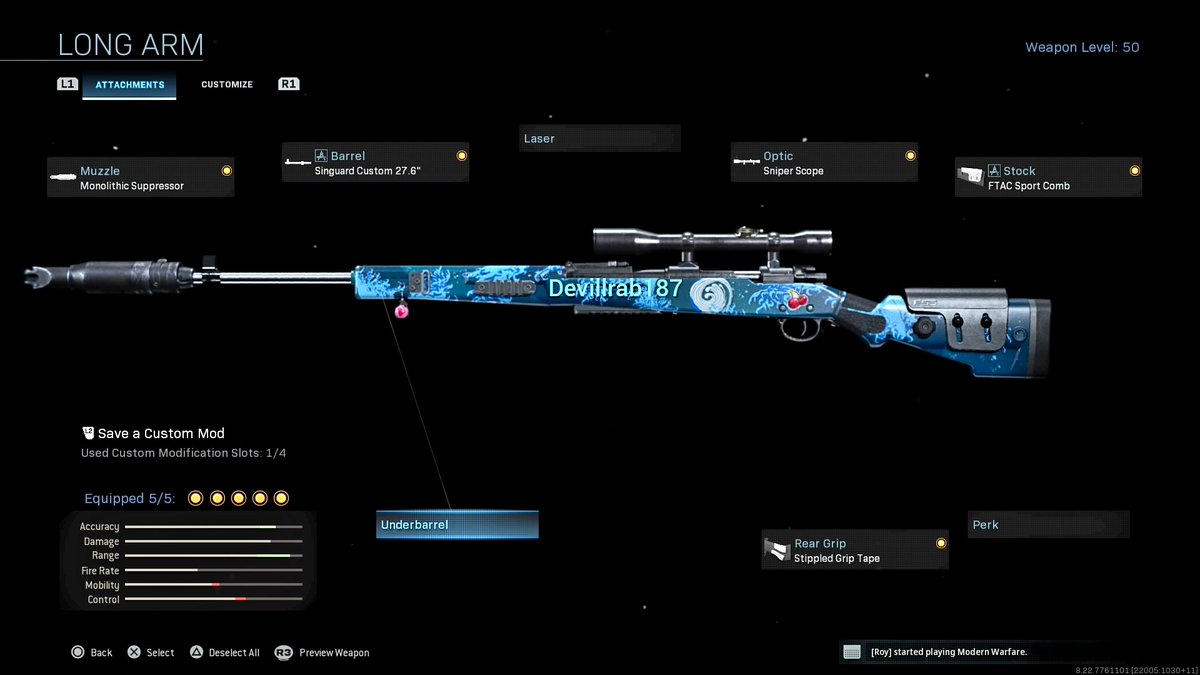The image size is (1200, 675).
Task: Open the empty Perk slot
Action: [1048, 525]
